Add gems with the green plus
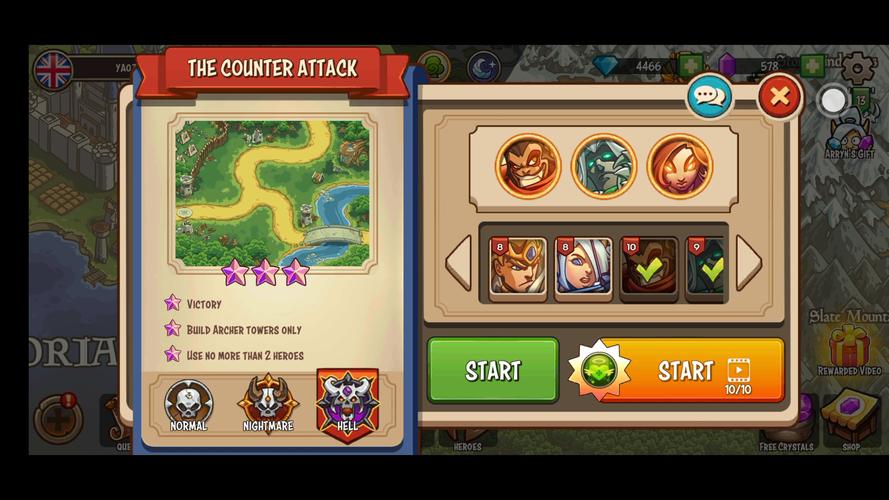Image resolution: width=889 pixels, height=500 pixels. (690, 67)
